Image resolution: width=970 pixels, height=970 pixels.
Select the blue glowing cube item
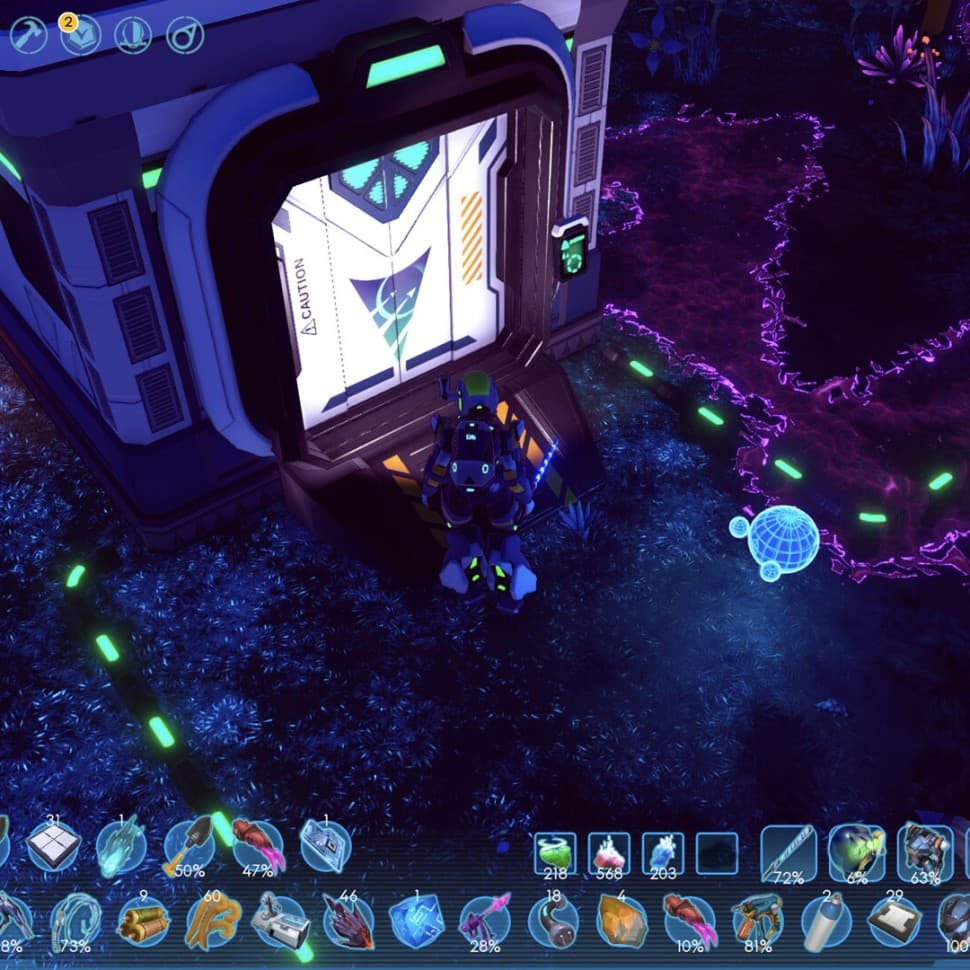(416, 920)
